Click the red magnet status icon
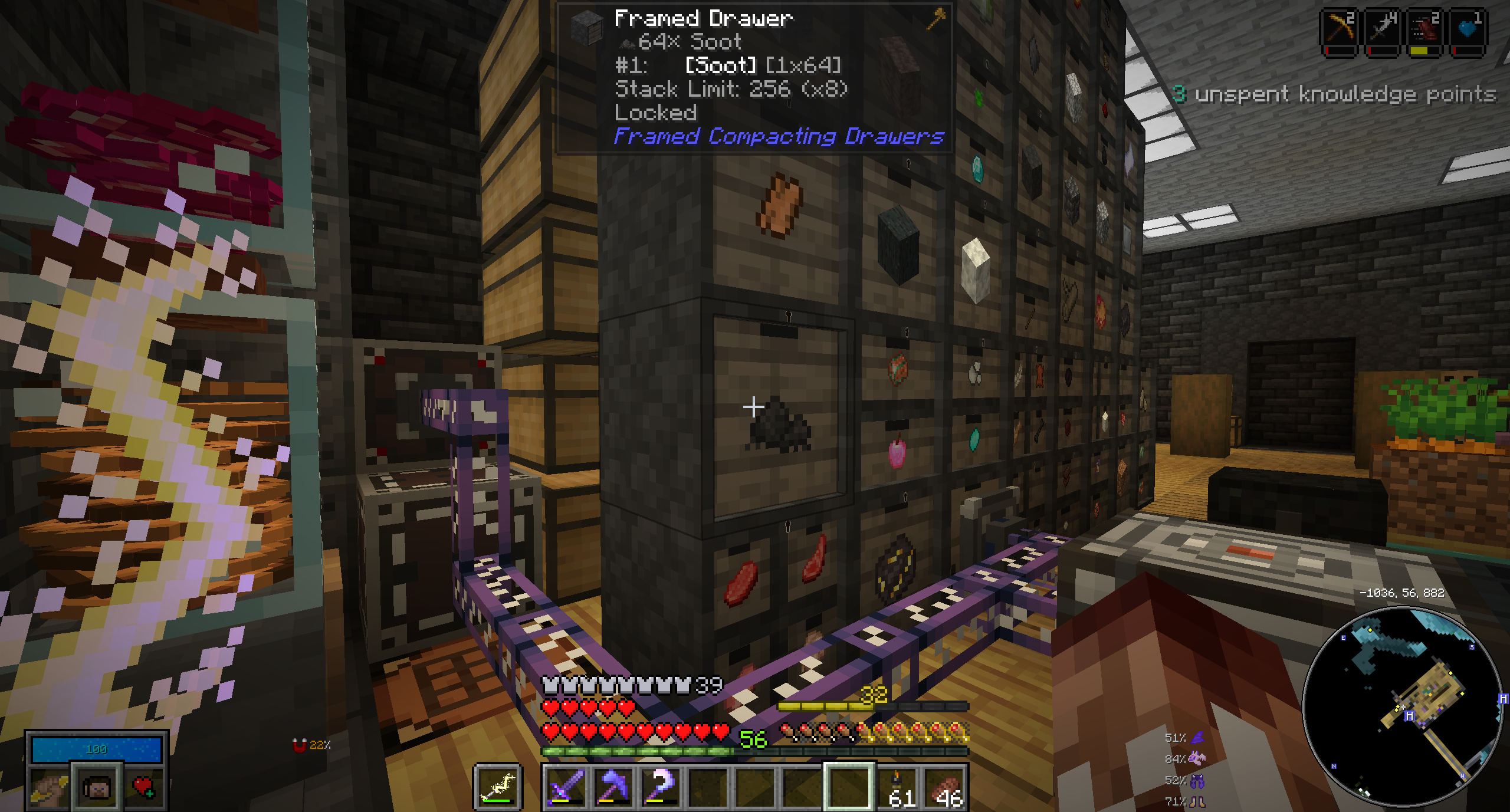Screen dimensions: 1510x812 (x=300, y=745)
